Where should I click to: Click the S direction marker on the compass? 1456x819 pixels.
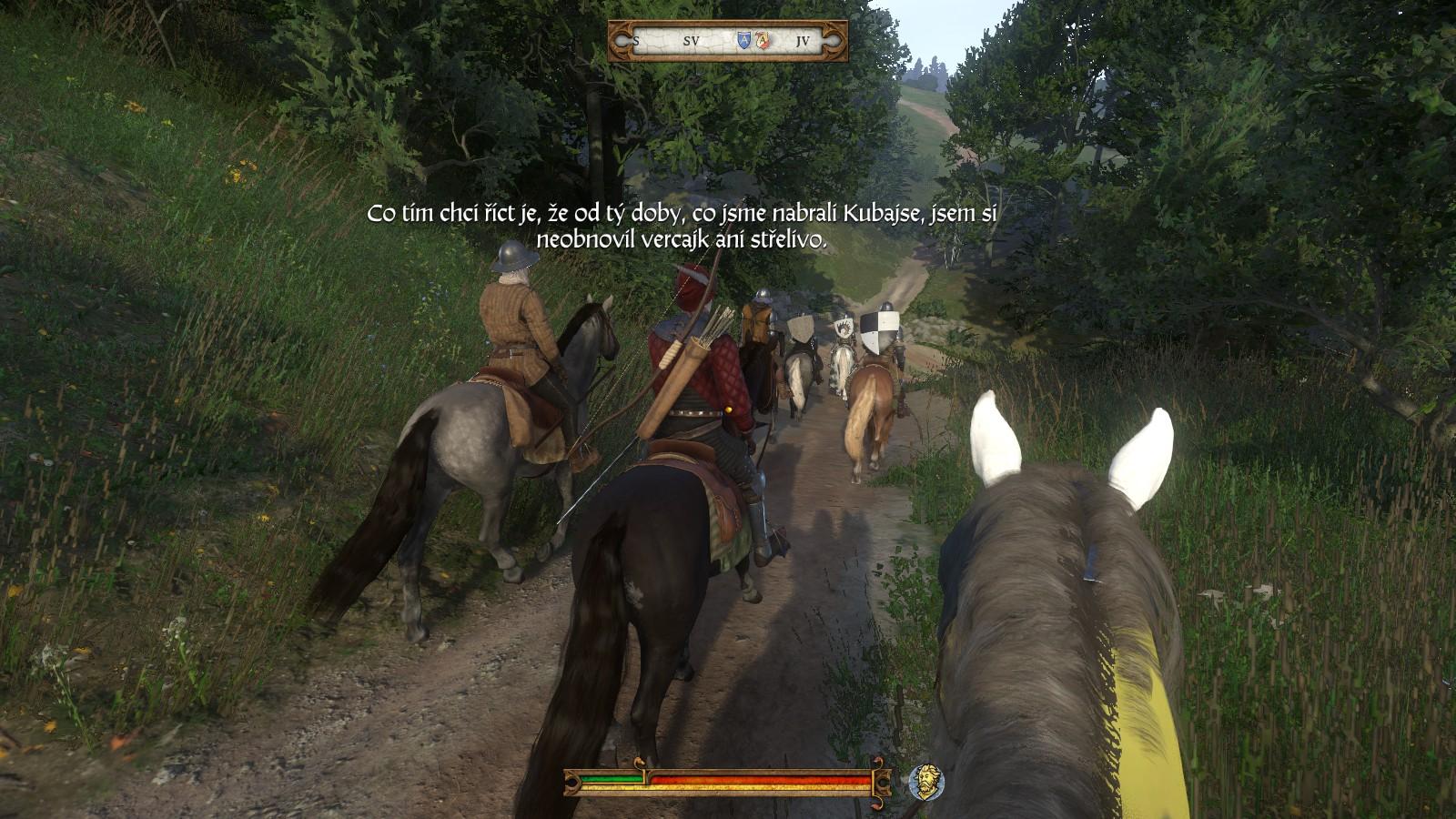click(x=636, y=41)
